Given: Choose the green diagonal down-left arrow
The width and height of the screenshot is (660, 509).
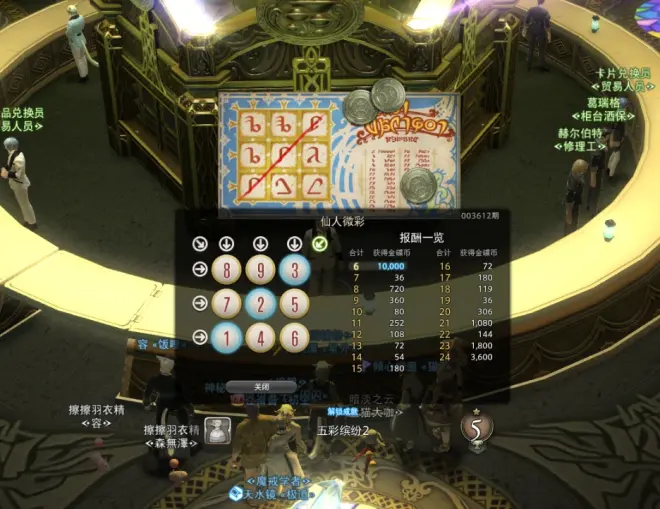Looking at the screenshot, I should [x=320, y=243].
